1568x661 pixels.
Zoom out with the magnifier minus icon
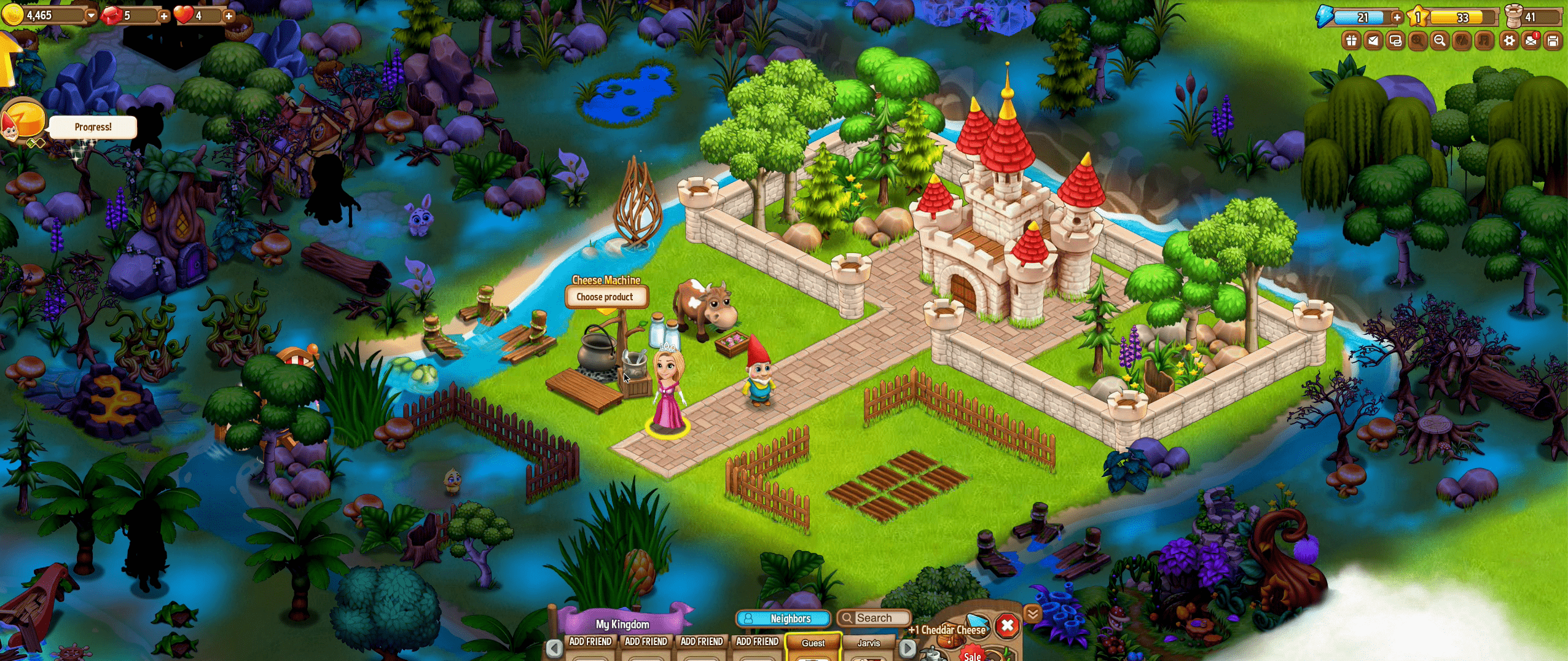tap(1440, 41)
